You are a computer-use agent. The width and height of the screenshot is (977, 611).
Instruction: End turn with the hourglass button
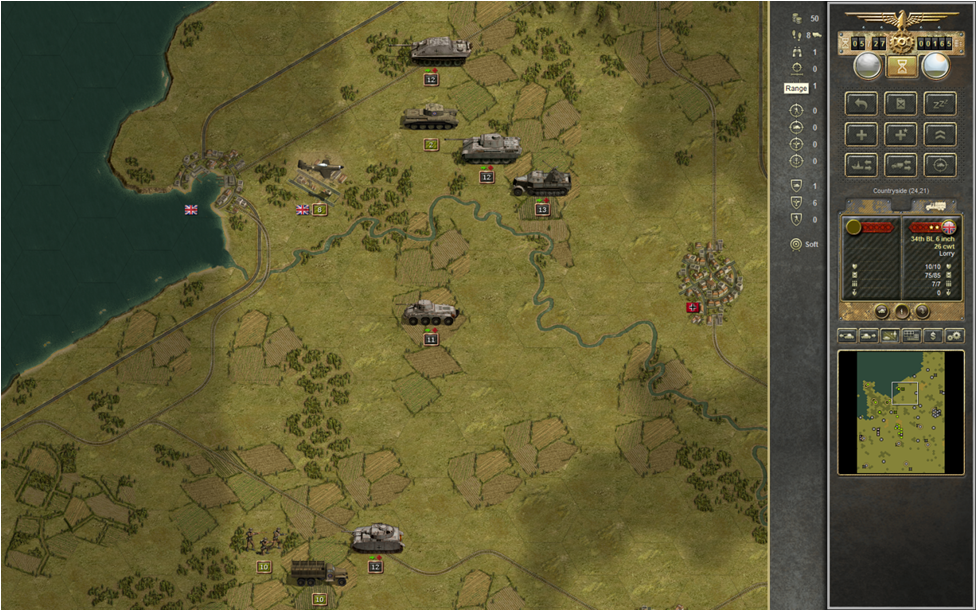pos(901,66)
